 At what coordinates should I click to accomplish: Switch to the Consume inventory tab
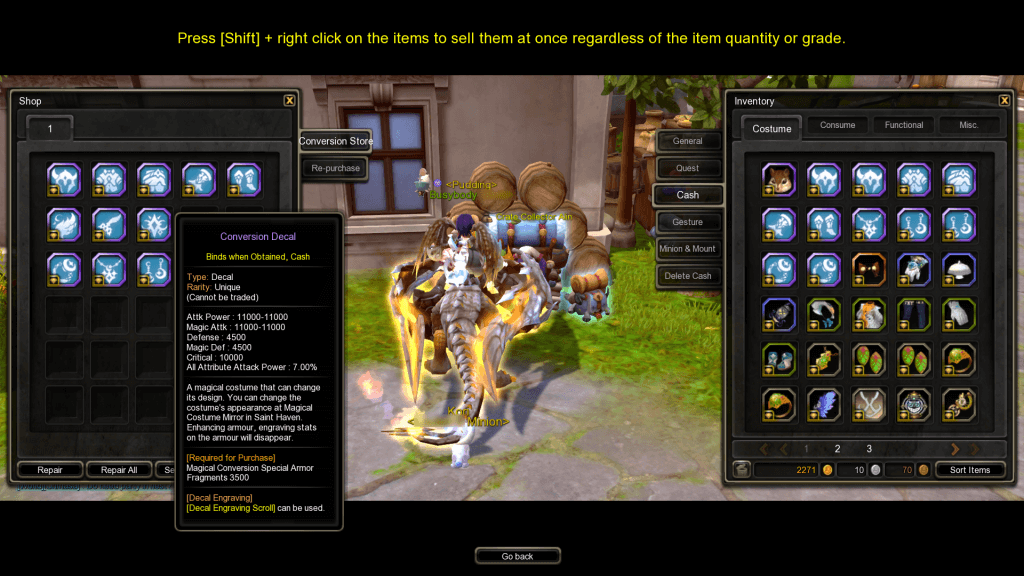click(x=837, y=125)
